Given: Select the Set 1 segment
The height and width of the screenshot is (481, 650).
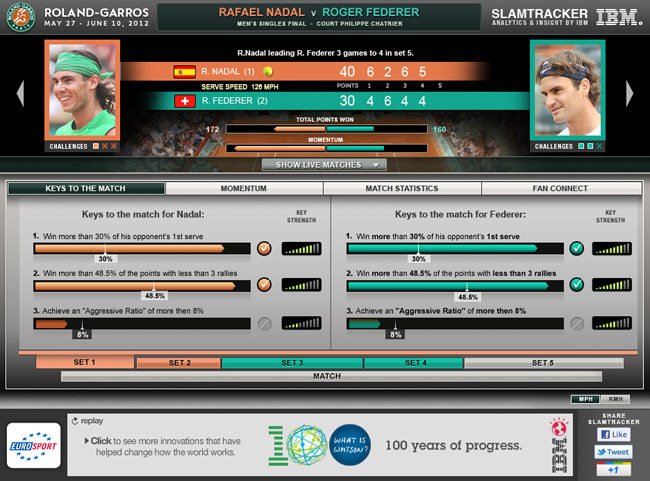Looking at the screenshot, I should coord(85,362).
